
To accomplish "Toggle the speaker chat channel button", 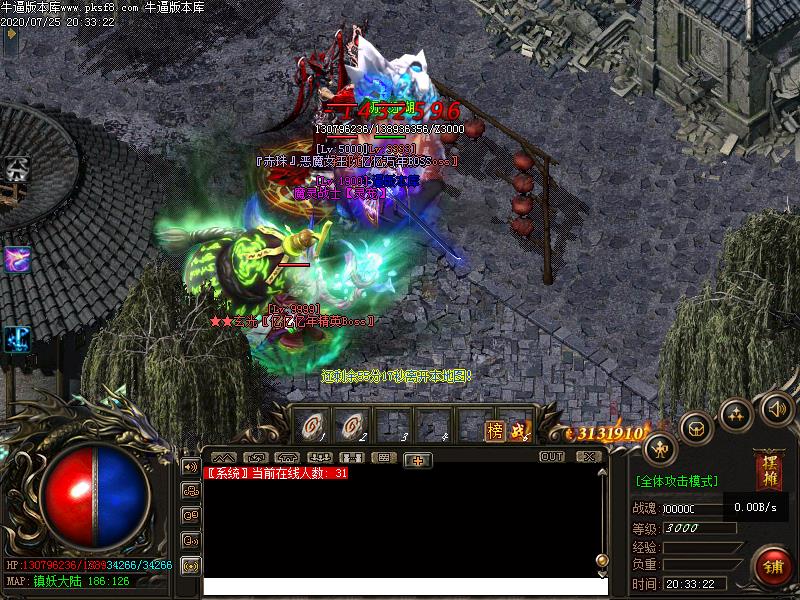I will tap(190, 466).
